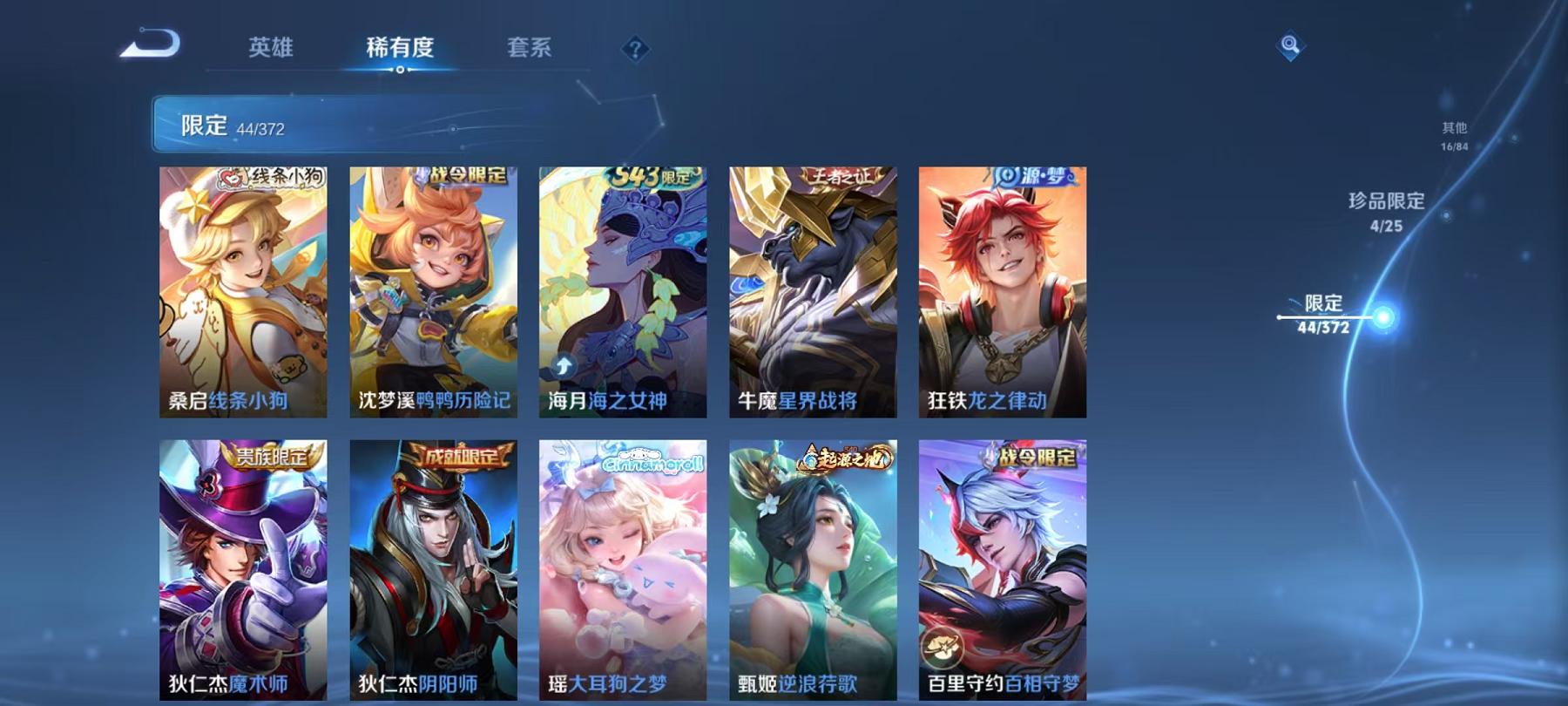Image resolution: width=1568 pixels, height=706 pixels.
Task: Click the 线条小狗 badge on 桑启 card
Action: 275,176
